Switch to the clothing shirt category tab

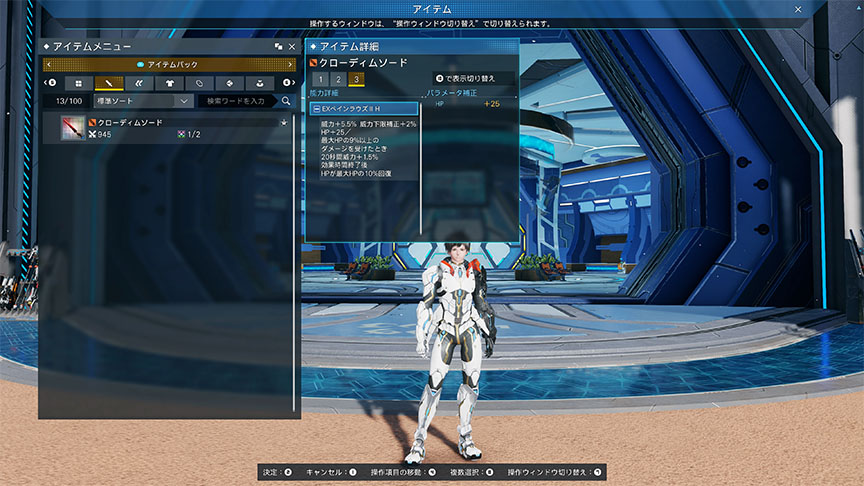(x=169, y=83)
